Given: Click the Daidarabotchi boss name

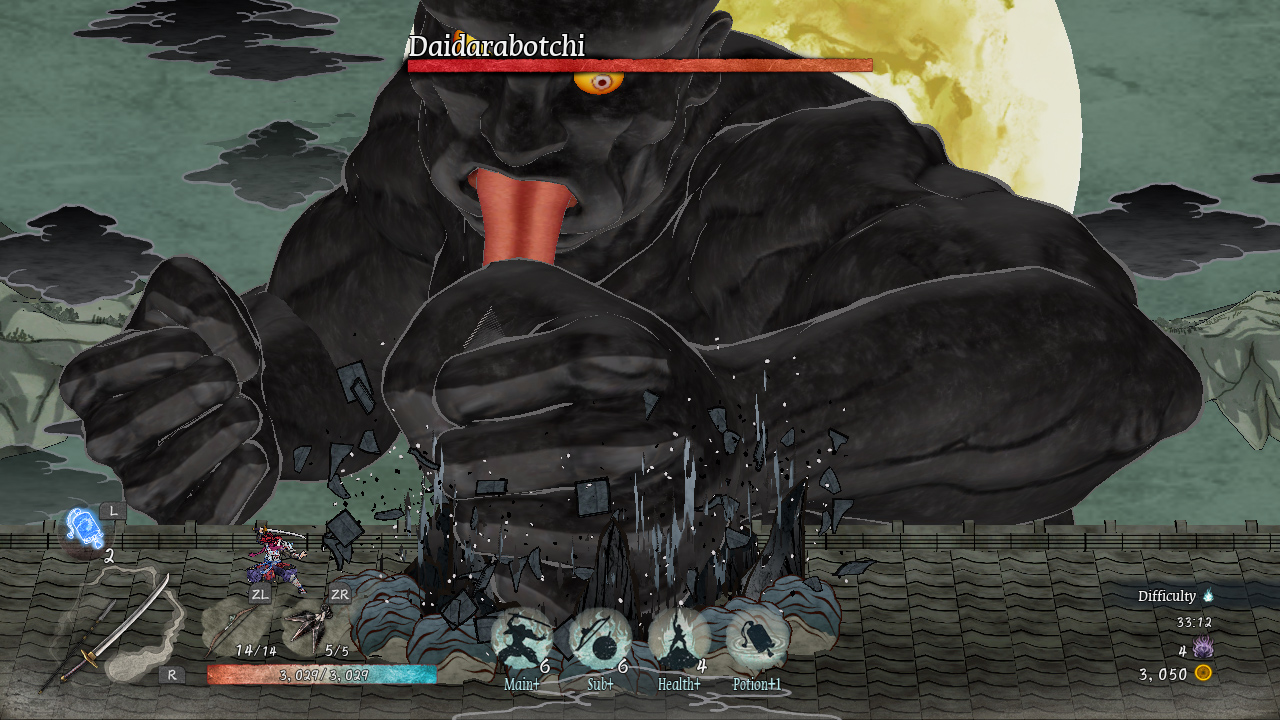Looking at the screenshot, I should click(x=496, y=43).
